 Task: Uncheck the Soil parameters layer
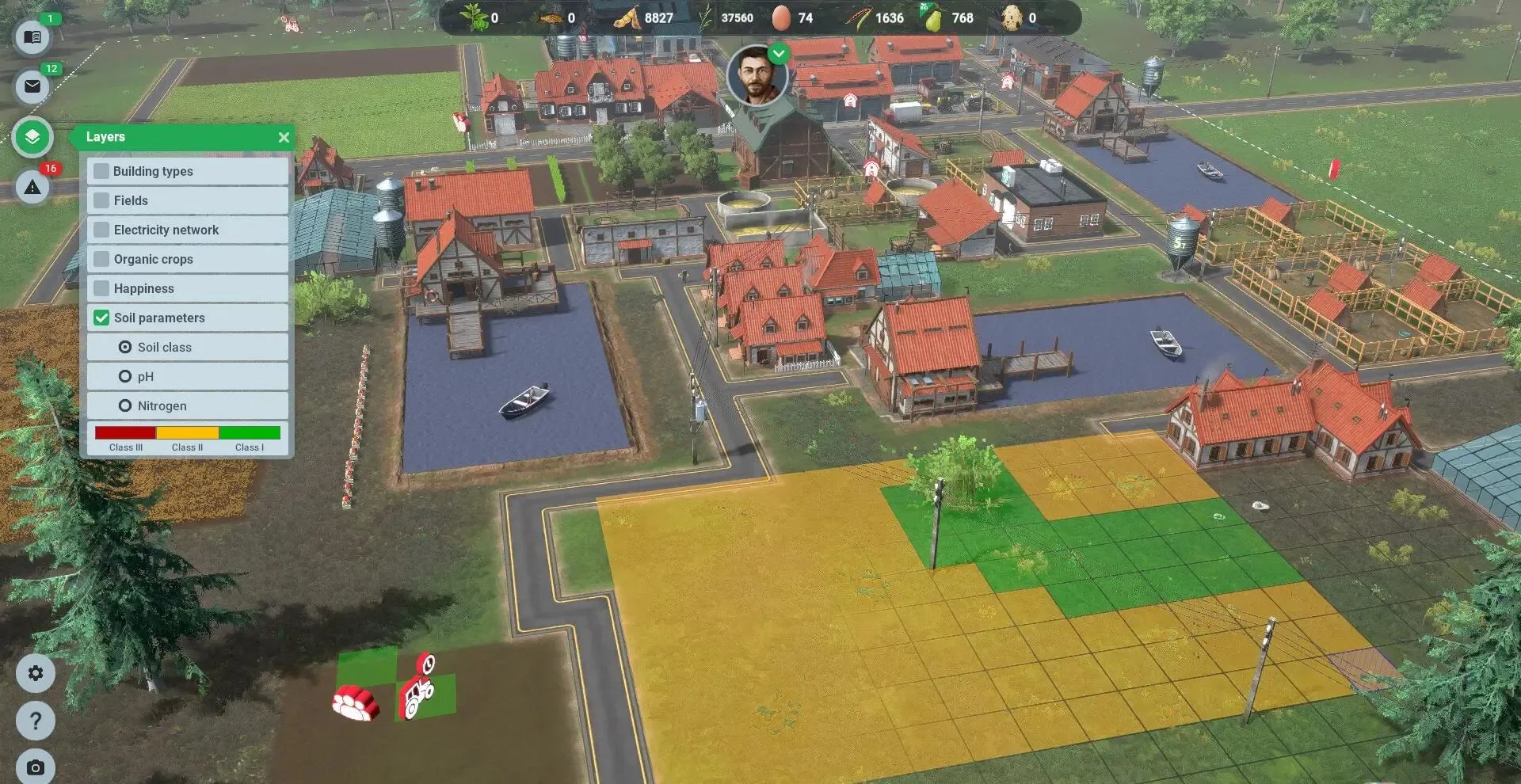tap(101, 318)
